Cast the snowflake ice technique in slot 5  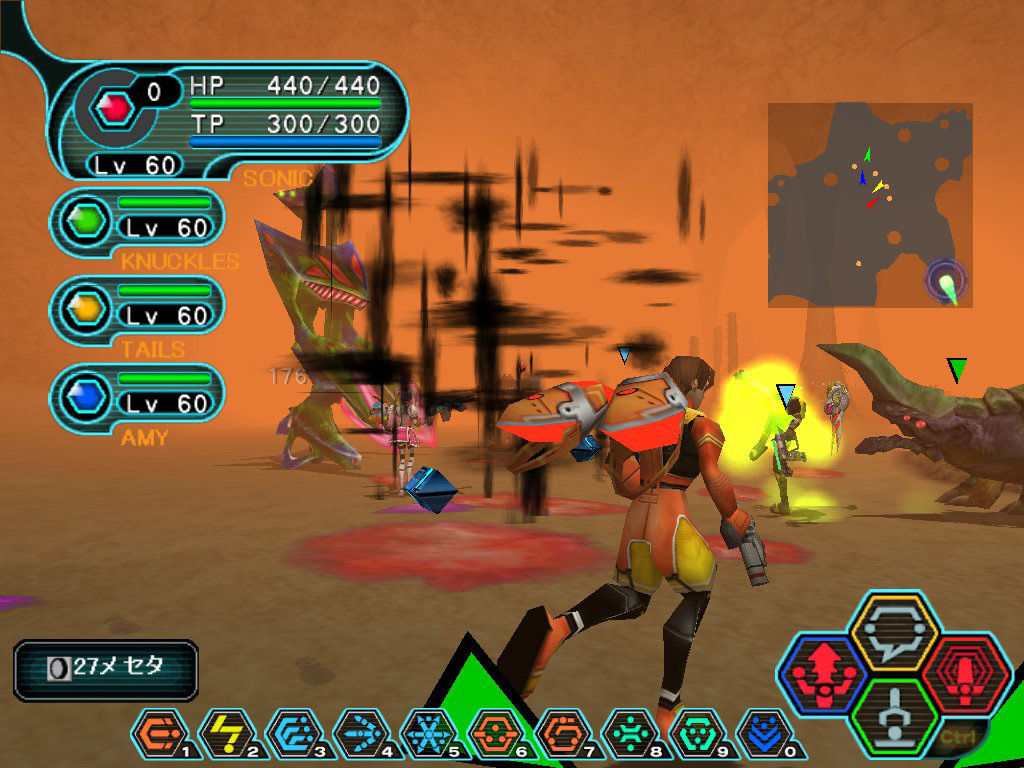tap(426, 734)
